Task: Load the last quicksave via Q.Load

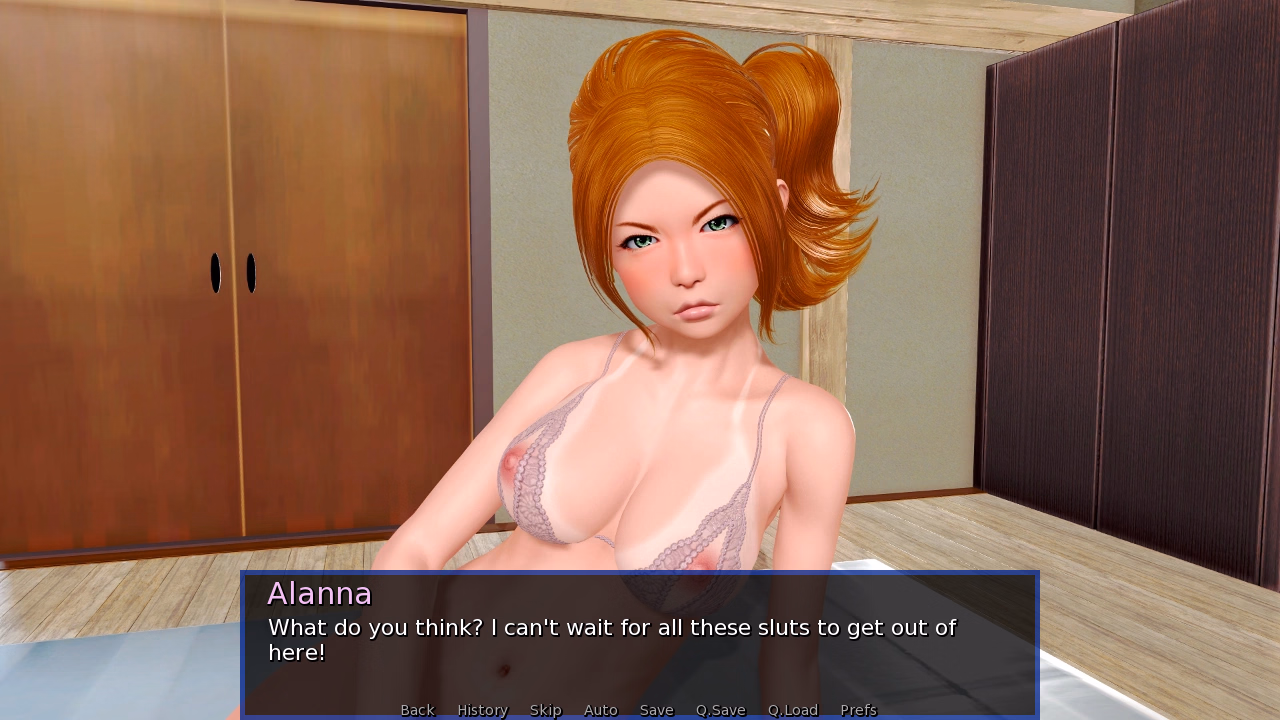Action: tap(792, 710)
